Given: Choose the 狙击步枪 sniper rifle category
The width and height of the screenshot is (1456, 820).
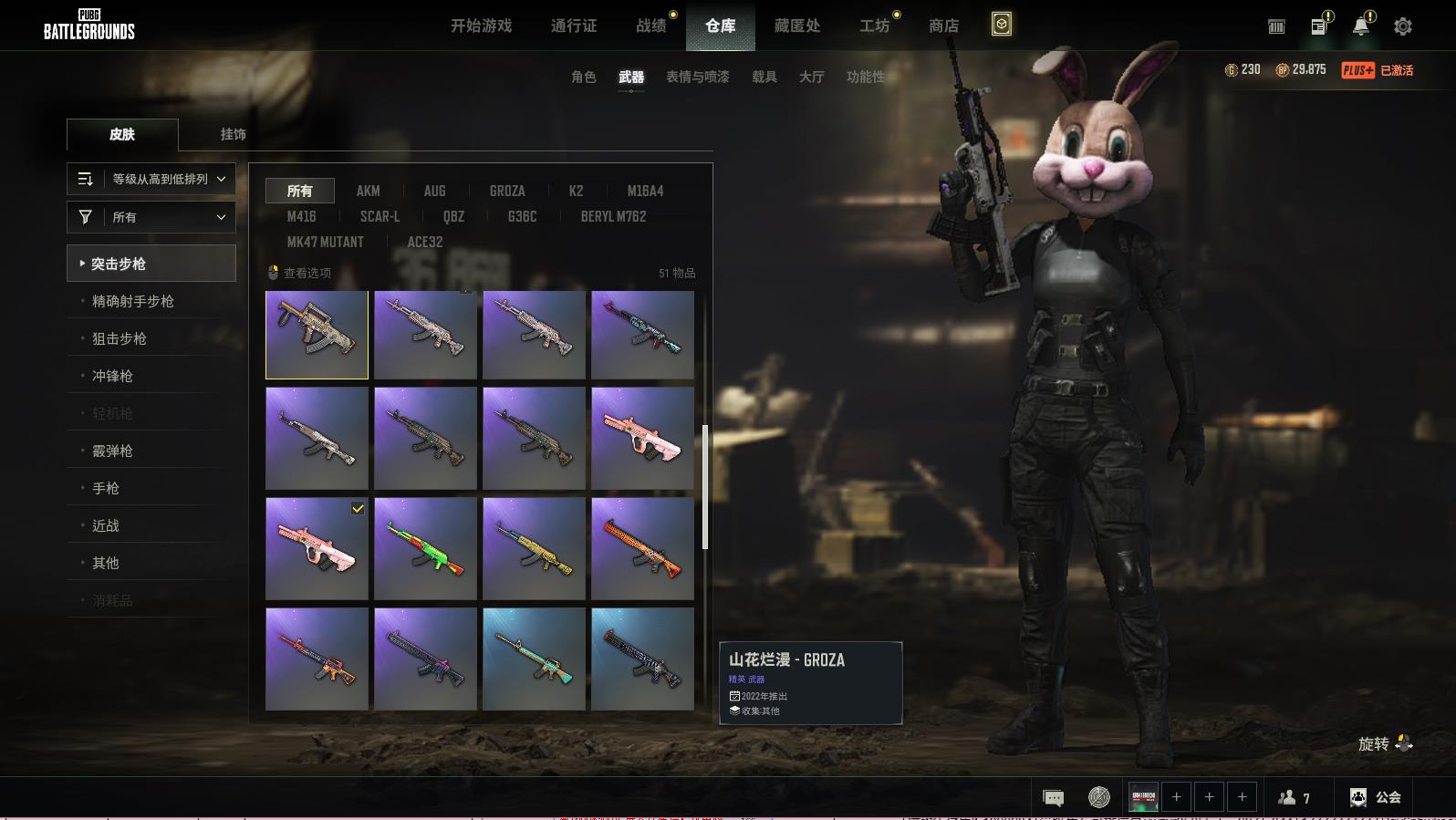Looking at the screenshot, I should tap(120, 338).
